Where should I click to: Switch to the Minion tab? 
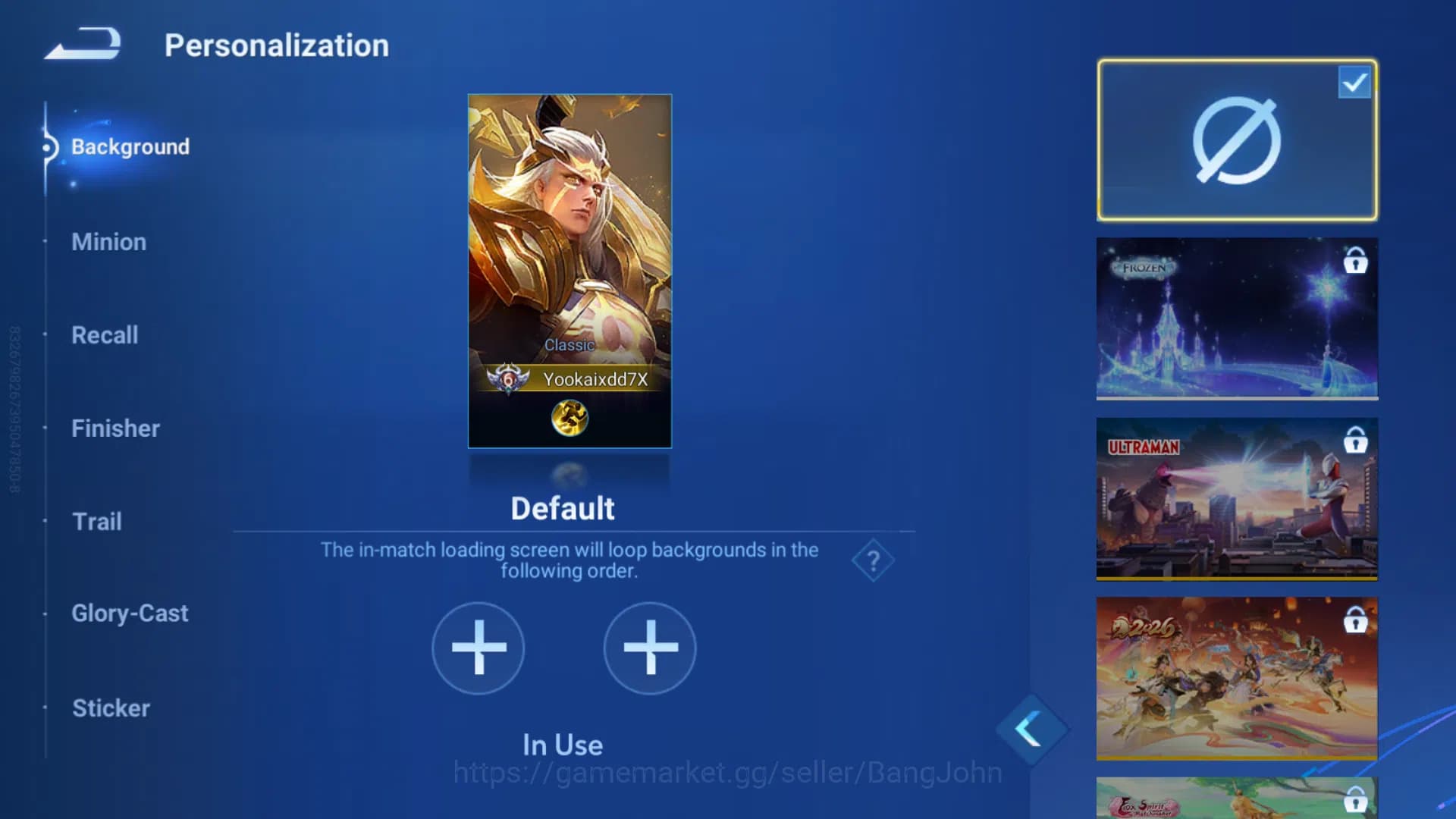click(x=108, y=242)
